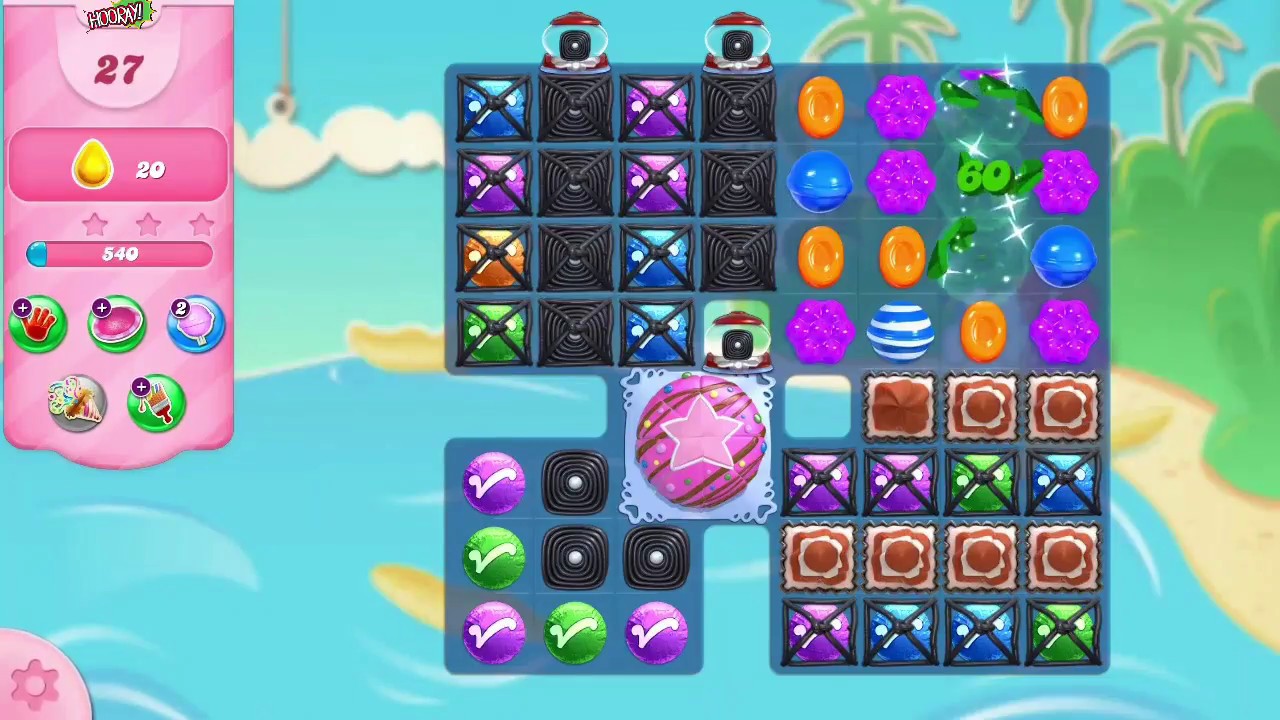The width and height of the screenshot is (1280, 720).
Task: Tap a brown chocolate square blocker
Action: point(900,405)
